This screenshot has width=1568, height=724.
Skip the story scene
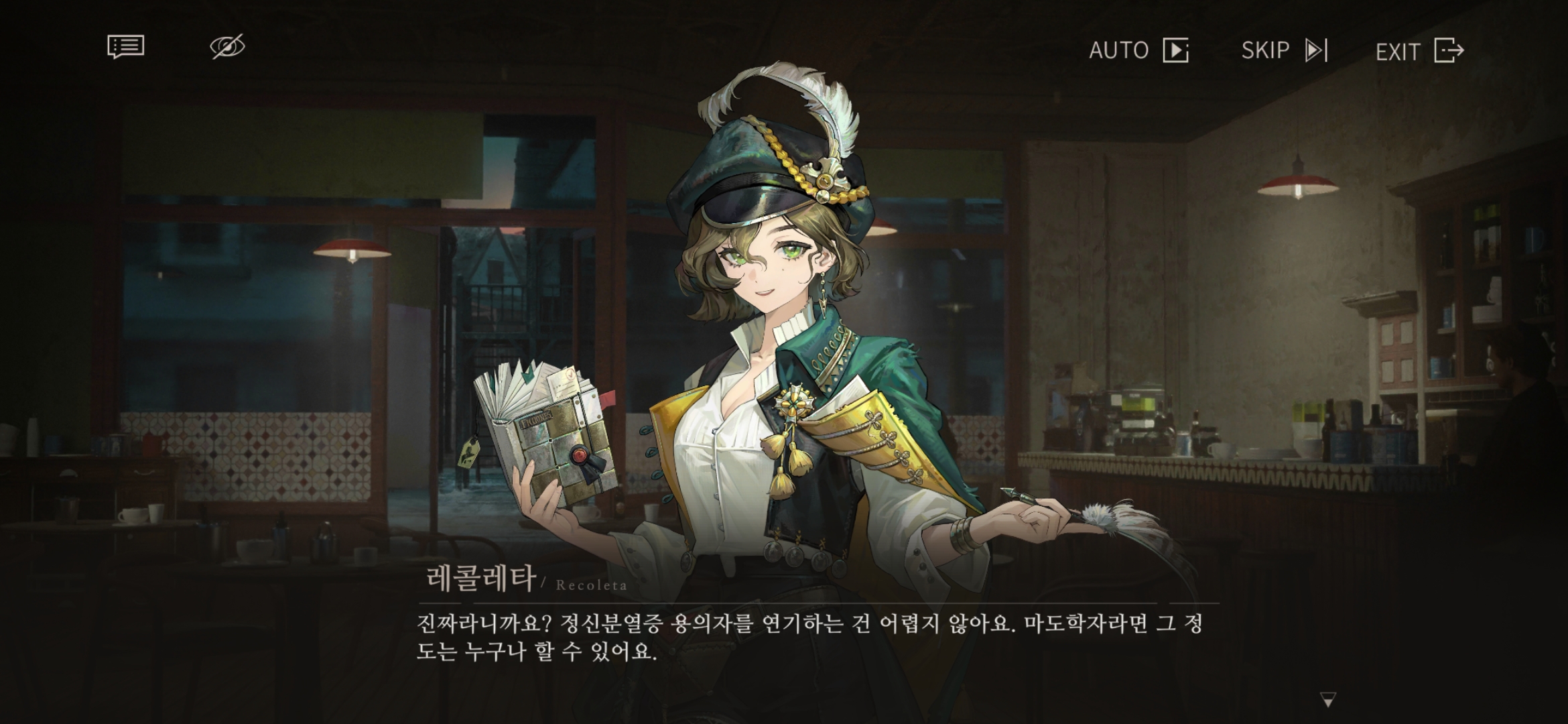click(1284, 50)
